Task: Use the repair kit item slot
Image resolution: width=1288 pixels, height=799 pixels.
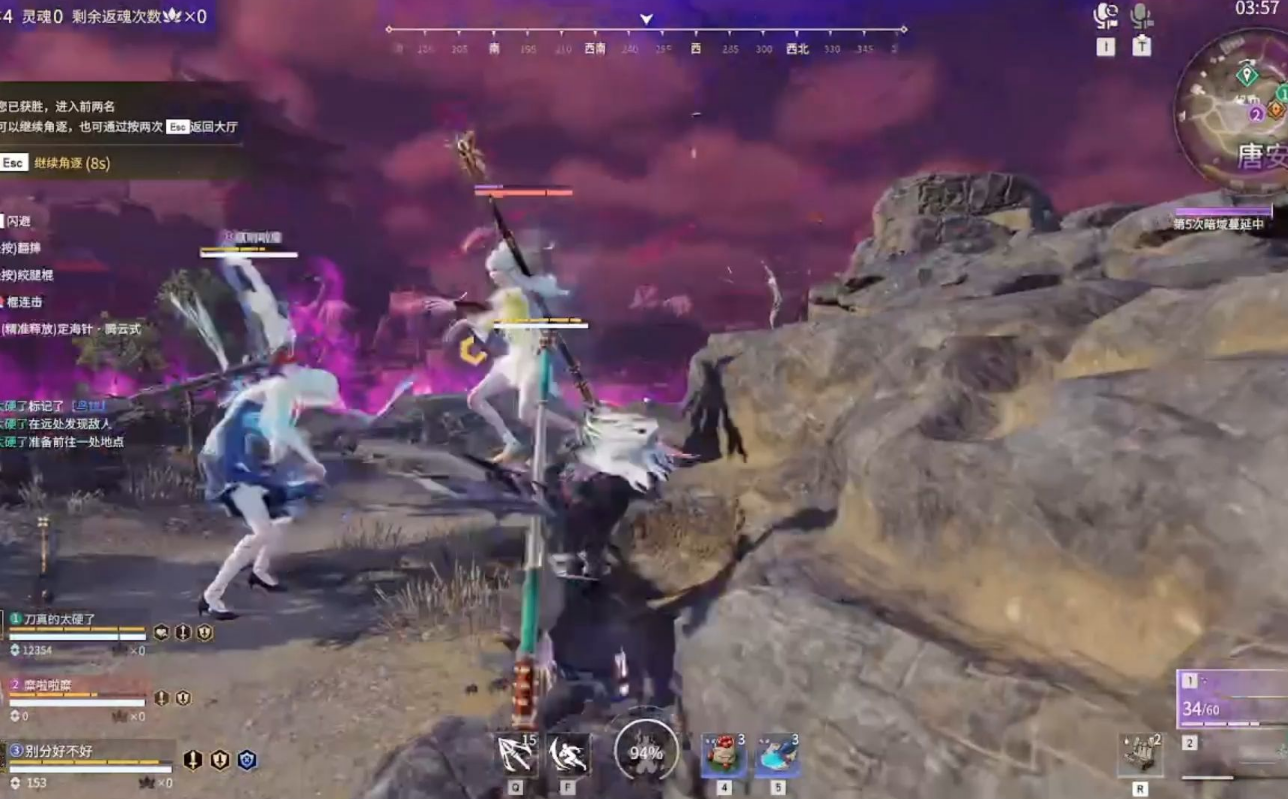Action: click(1140, 754)
